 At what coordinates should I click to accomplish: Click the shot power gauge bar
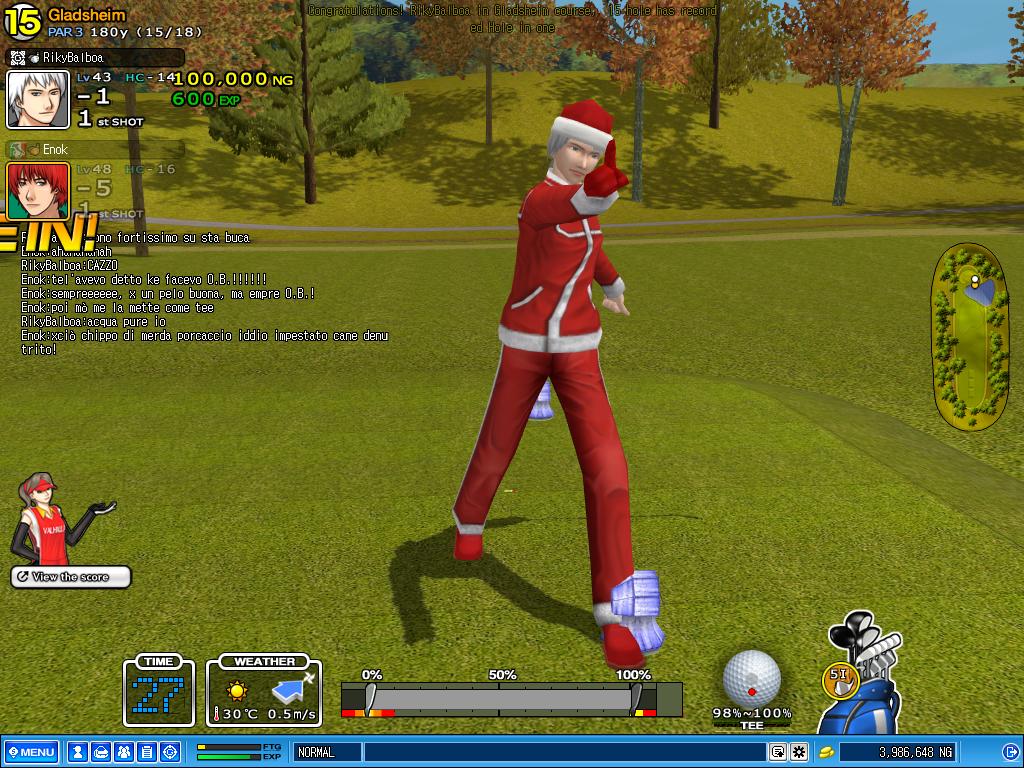pyautogui.click(x=511, y=699)
